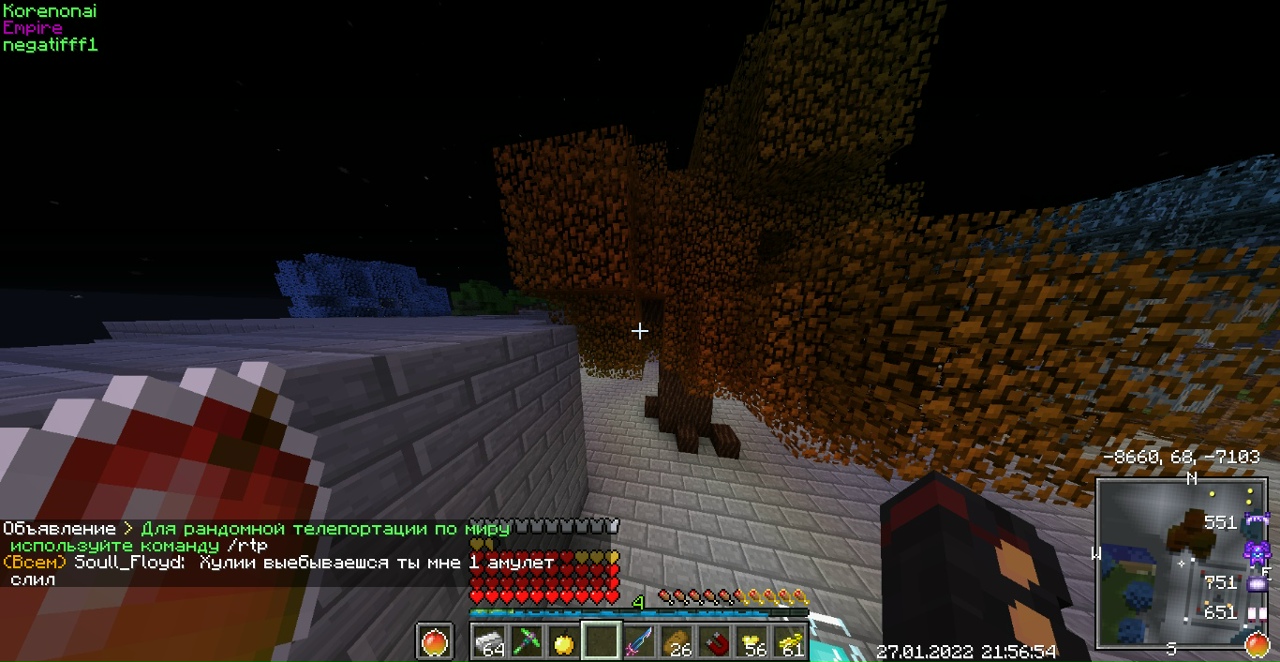The width and height of the screenshot is (1280, 662).
Task: Choose the golden apple hotbar slot
Action: pos(564,641)
